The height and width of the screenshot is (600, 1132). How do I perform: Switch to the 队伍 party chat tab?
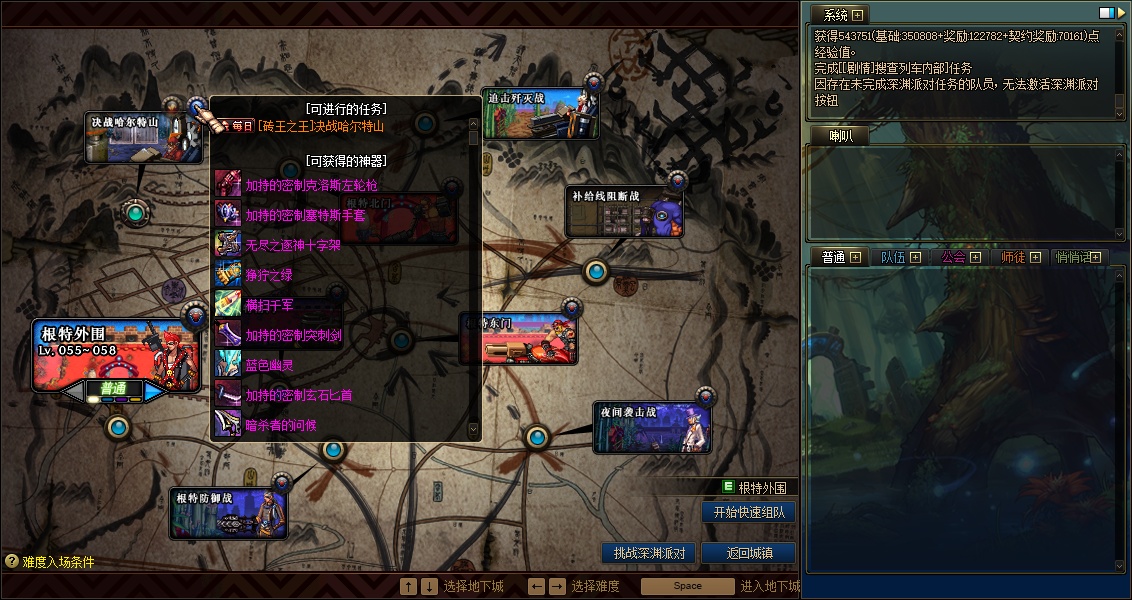coord(893,257)
